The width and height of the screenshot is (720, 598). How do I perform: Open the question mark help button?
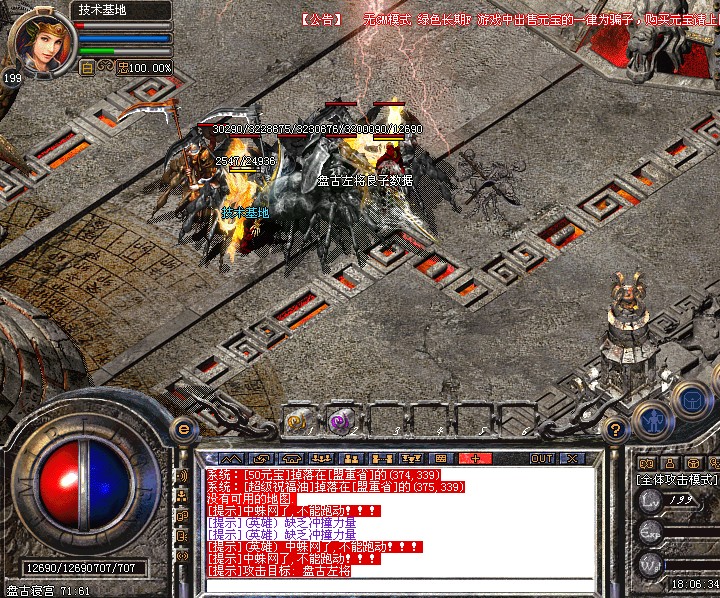[x=617, y=430]
